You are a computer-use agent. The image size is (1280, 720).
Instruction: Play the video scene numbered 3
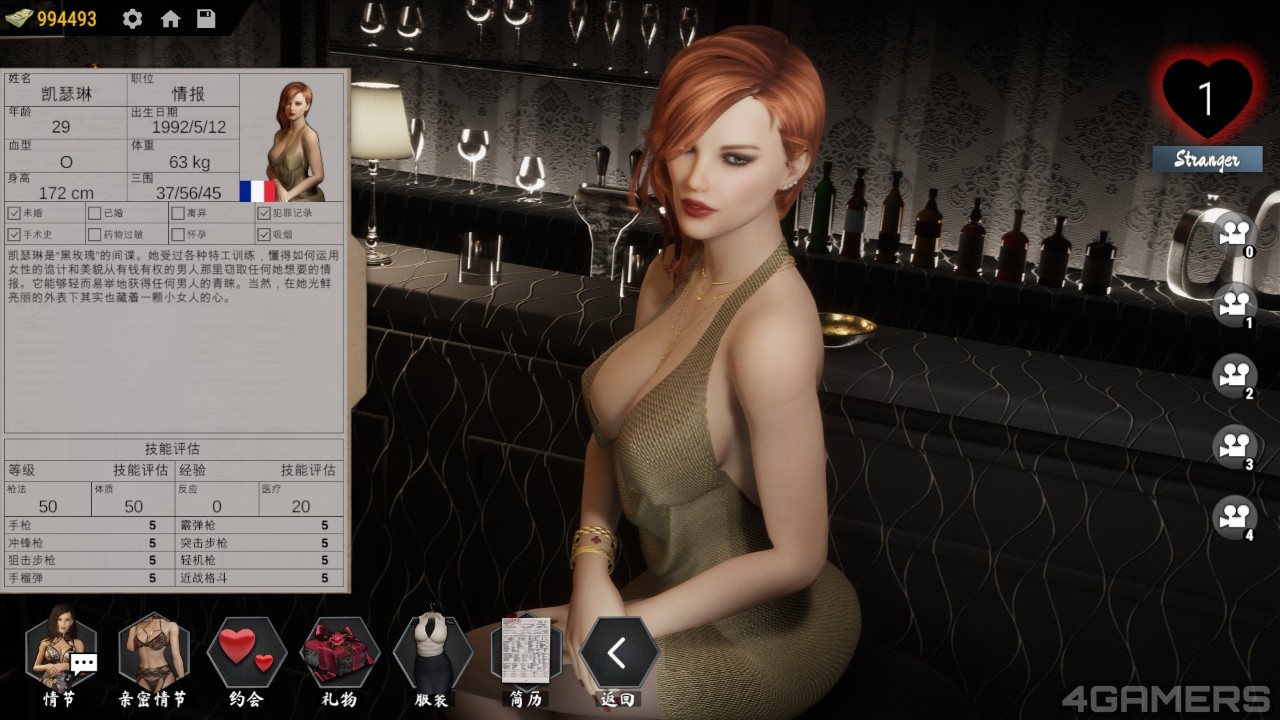(1234, 446)
